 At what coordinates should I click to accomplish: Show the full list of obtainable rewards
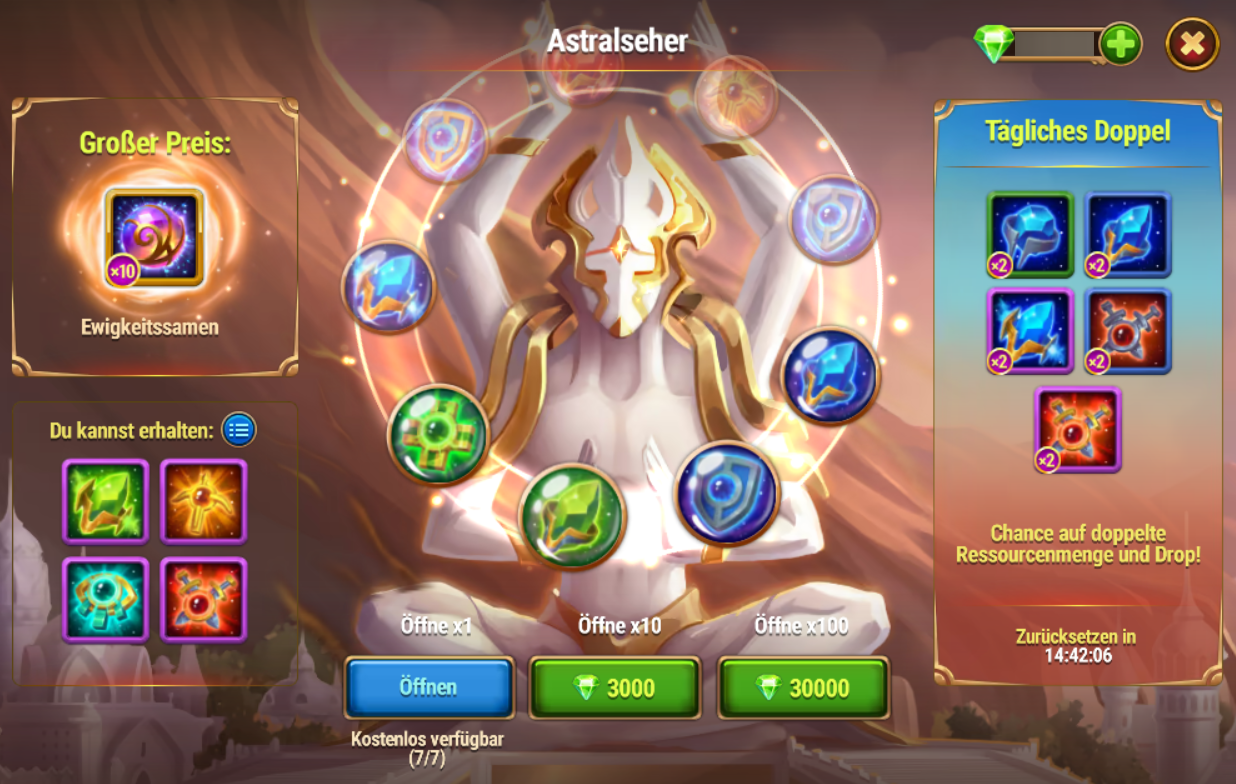239,430
